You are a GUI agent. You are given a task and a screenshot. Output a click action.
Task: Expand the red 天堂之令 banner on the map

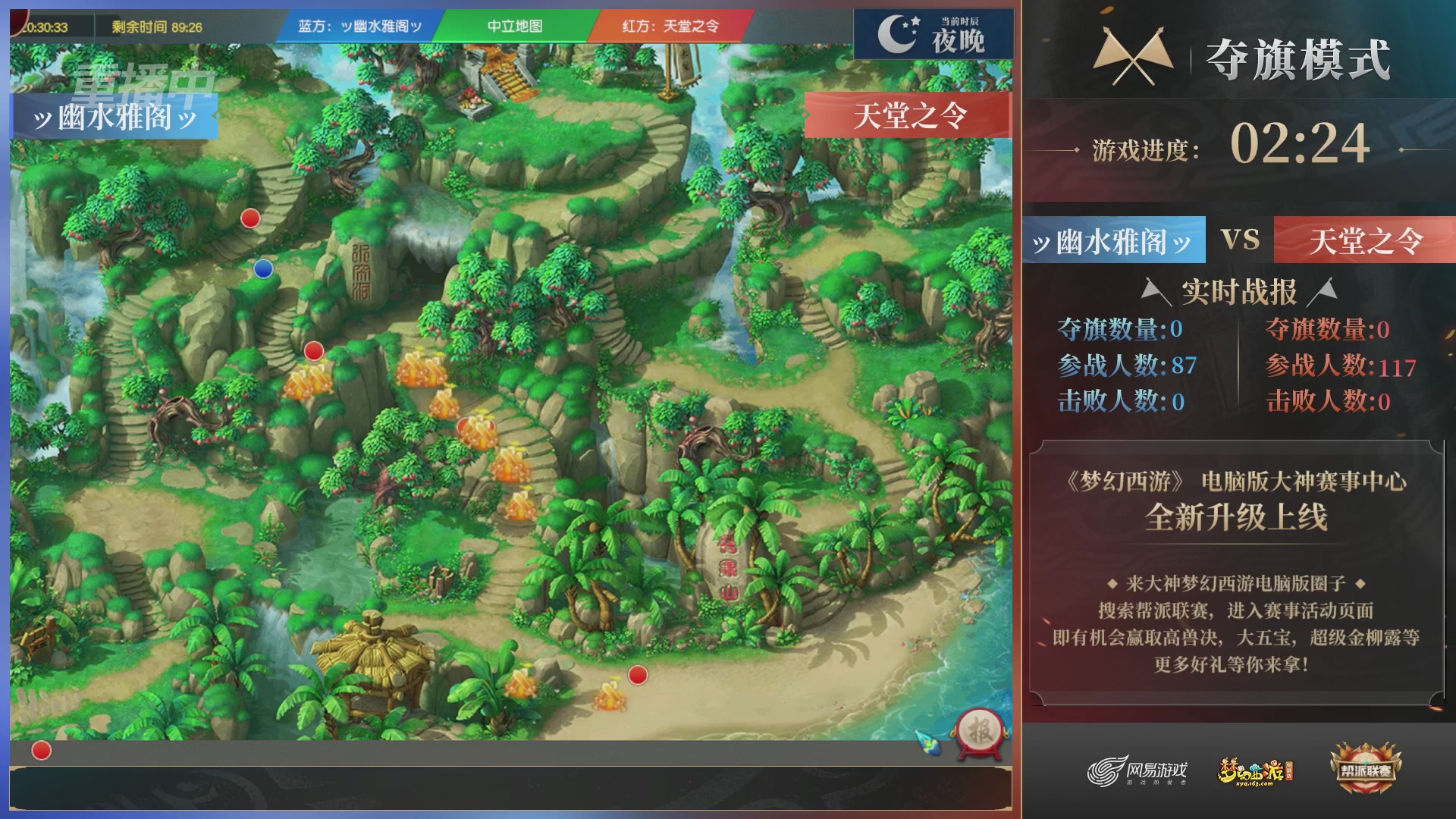point(908,115)
